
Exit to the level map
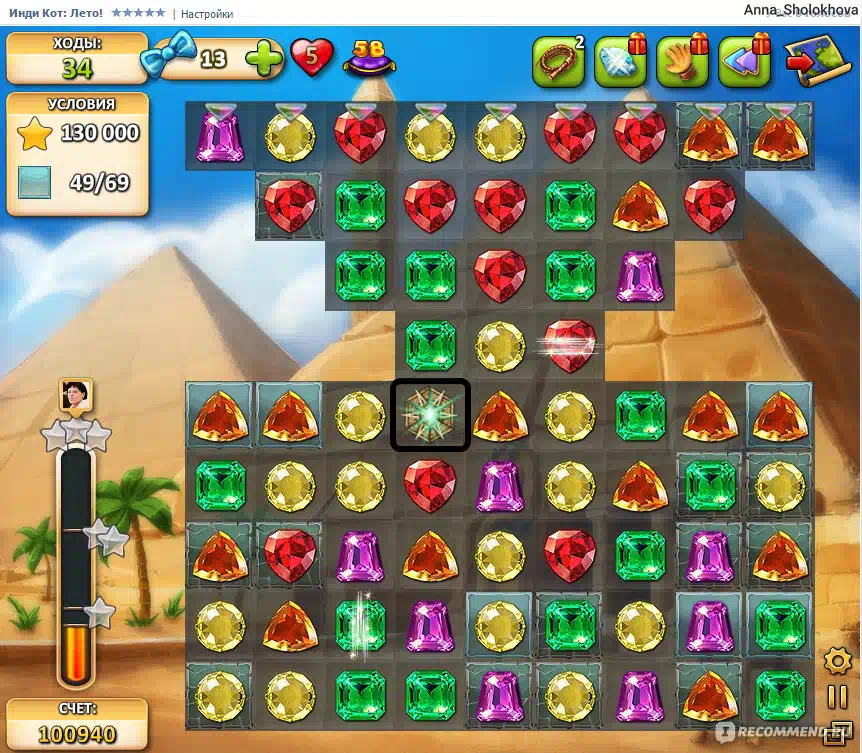pyautogui.click(x=816, y=61)
